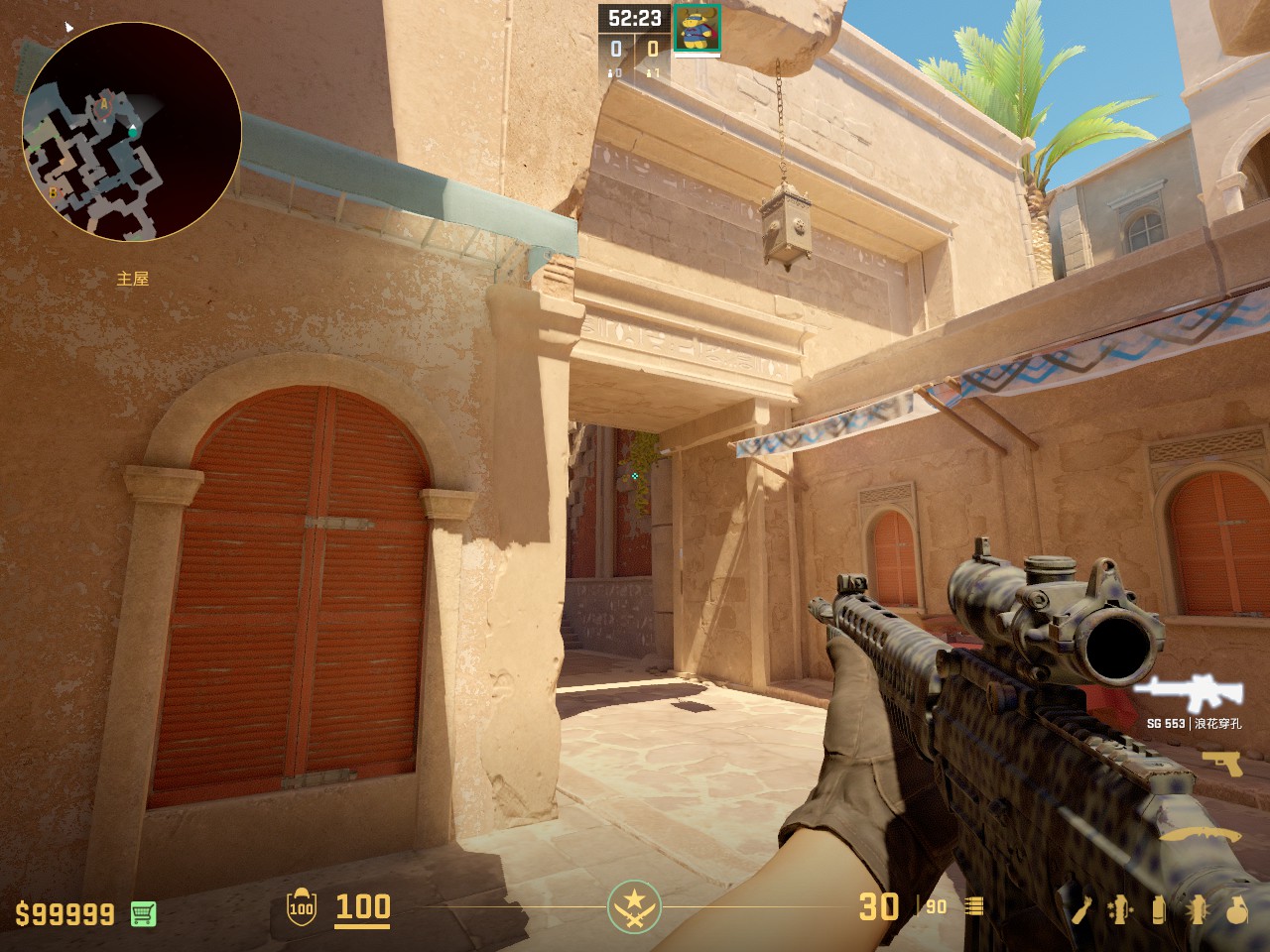Select the HE grenade icon
The height and width of the screenshot is (952, 1270).
point(1236,908)
